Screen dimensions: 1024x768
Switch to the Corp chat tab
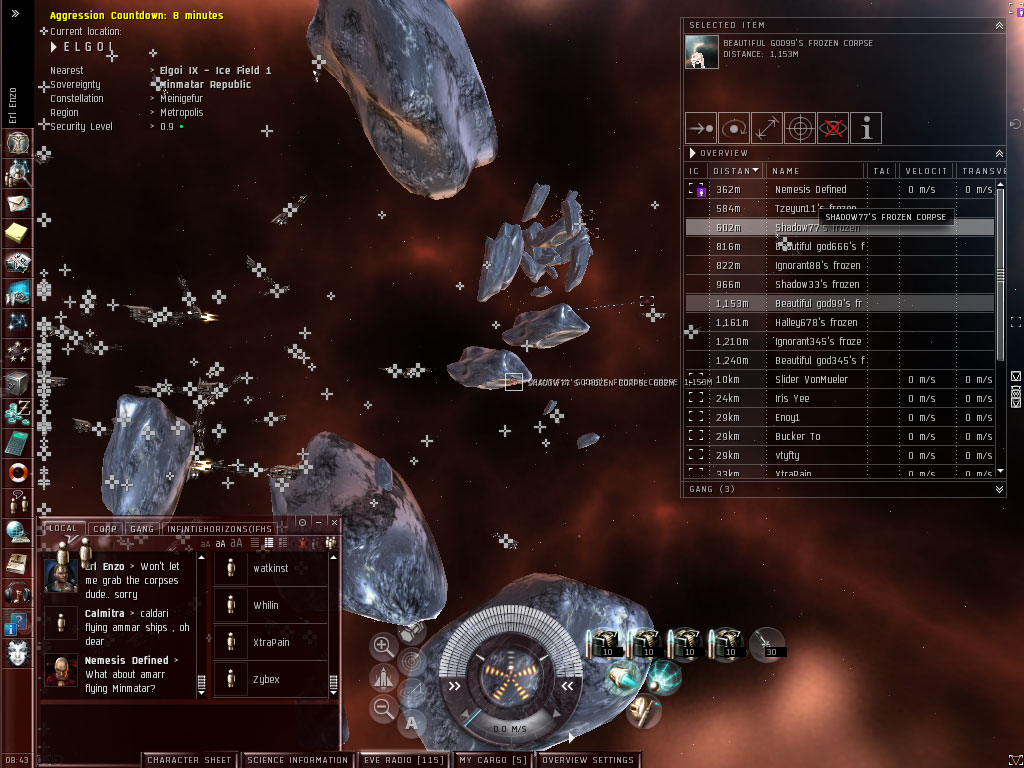[x=103, y=528]
